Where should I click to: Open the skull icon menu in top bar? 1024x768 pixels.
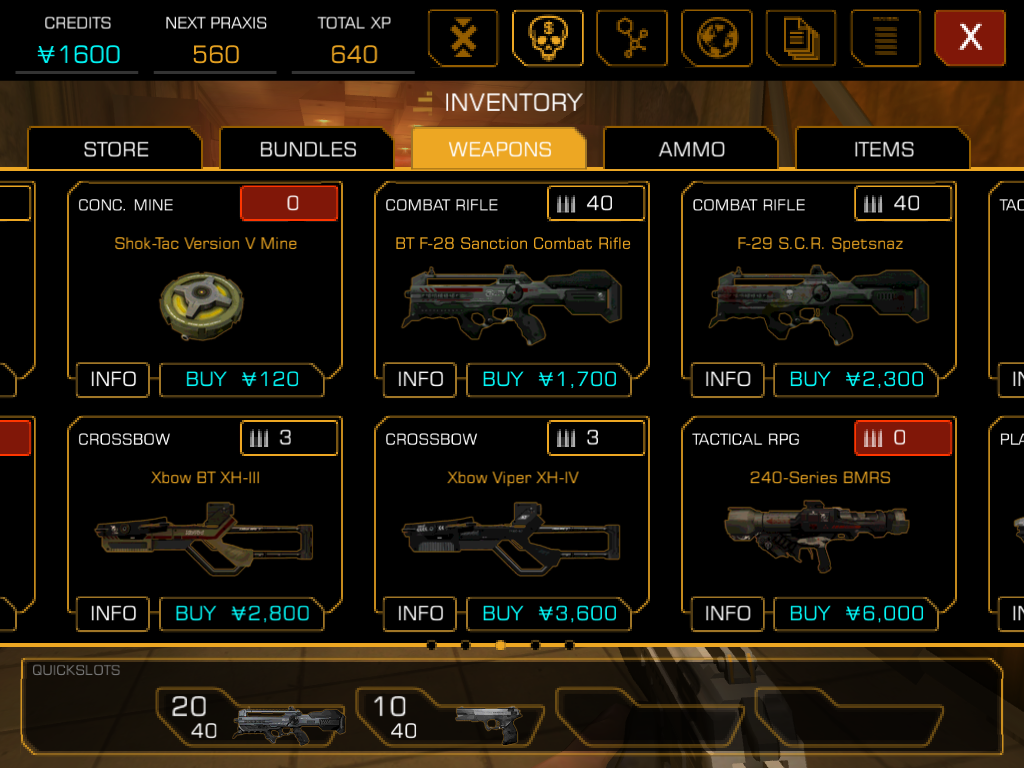coord(547,38)
